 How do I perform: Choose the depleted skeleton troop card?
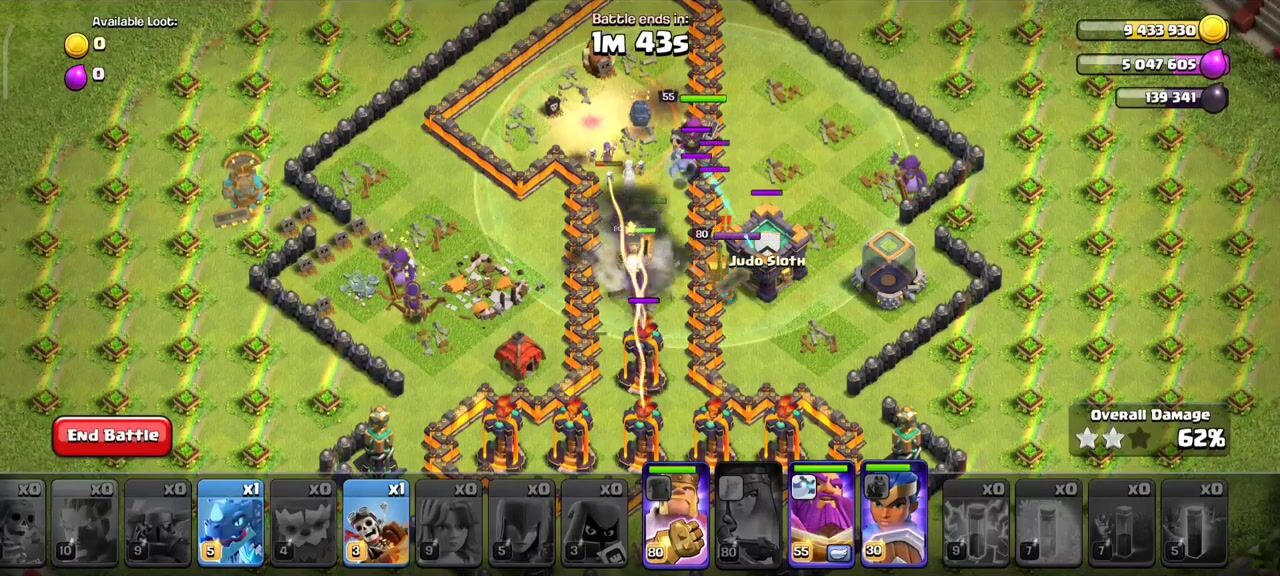(x=20, y=524)
